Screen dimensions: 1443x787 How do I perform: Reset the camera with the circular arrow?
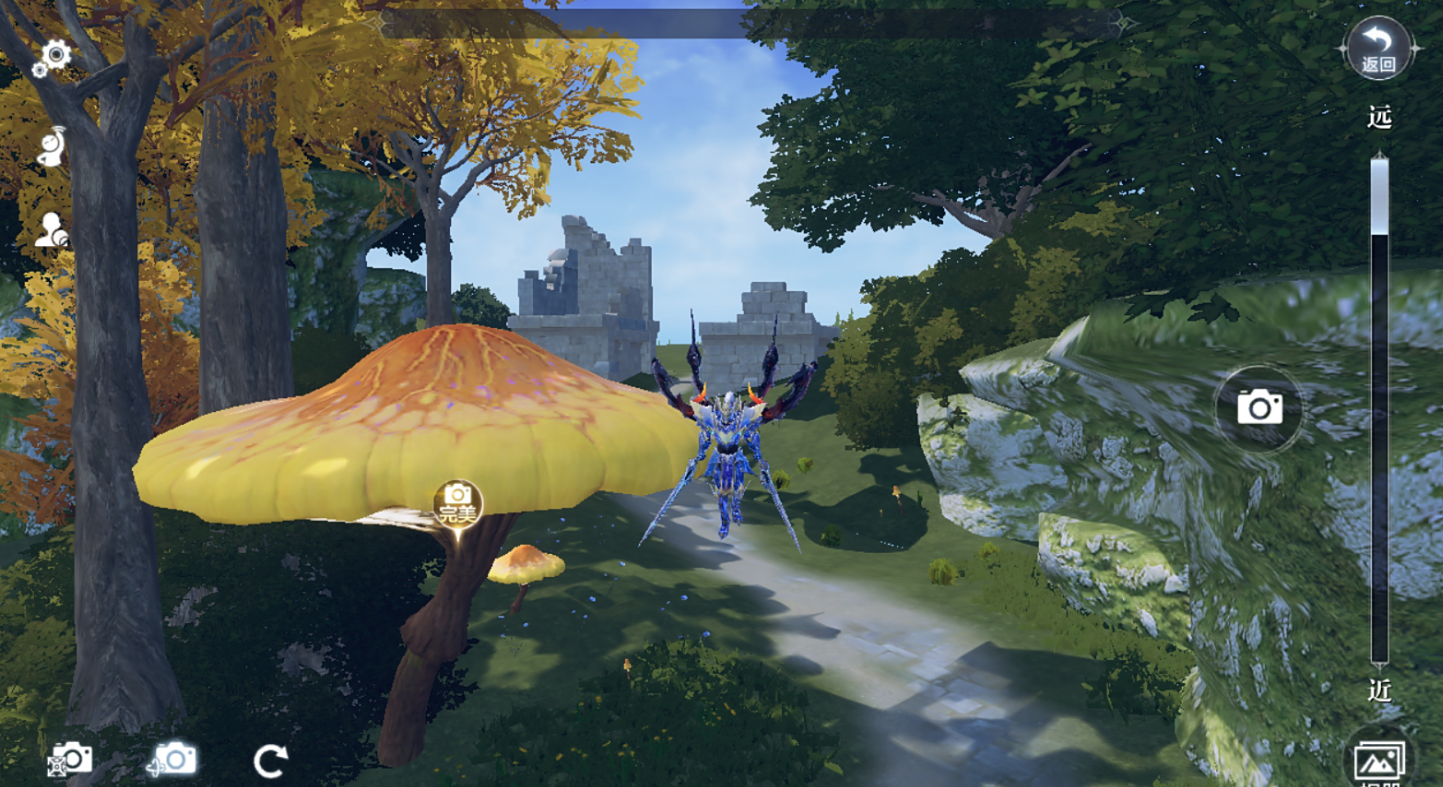pos(270,761)
